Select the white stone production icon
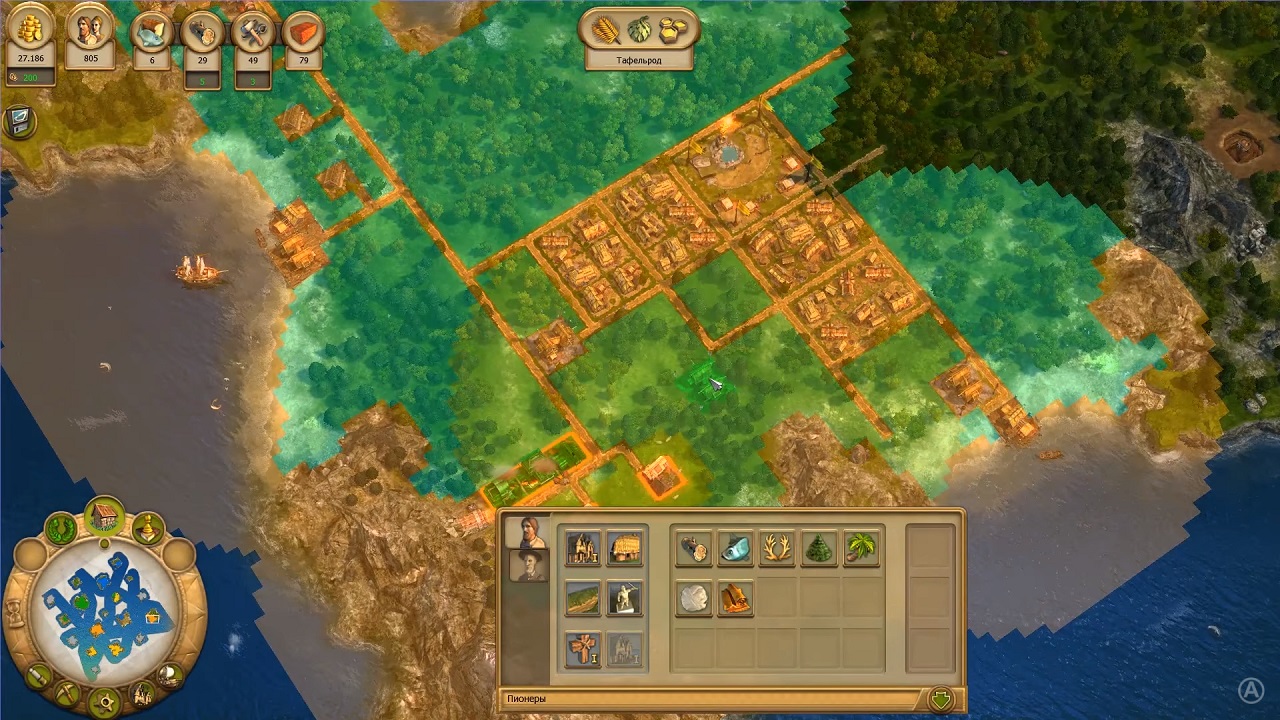 pos(694,598)
